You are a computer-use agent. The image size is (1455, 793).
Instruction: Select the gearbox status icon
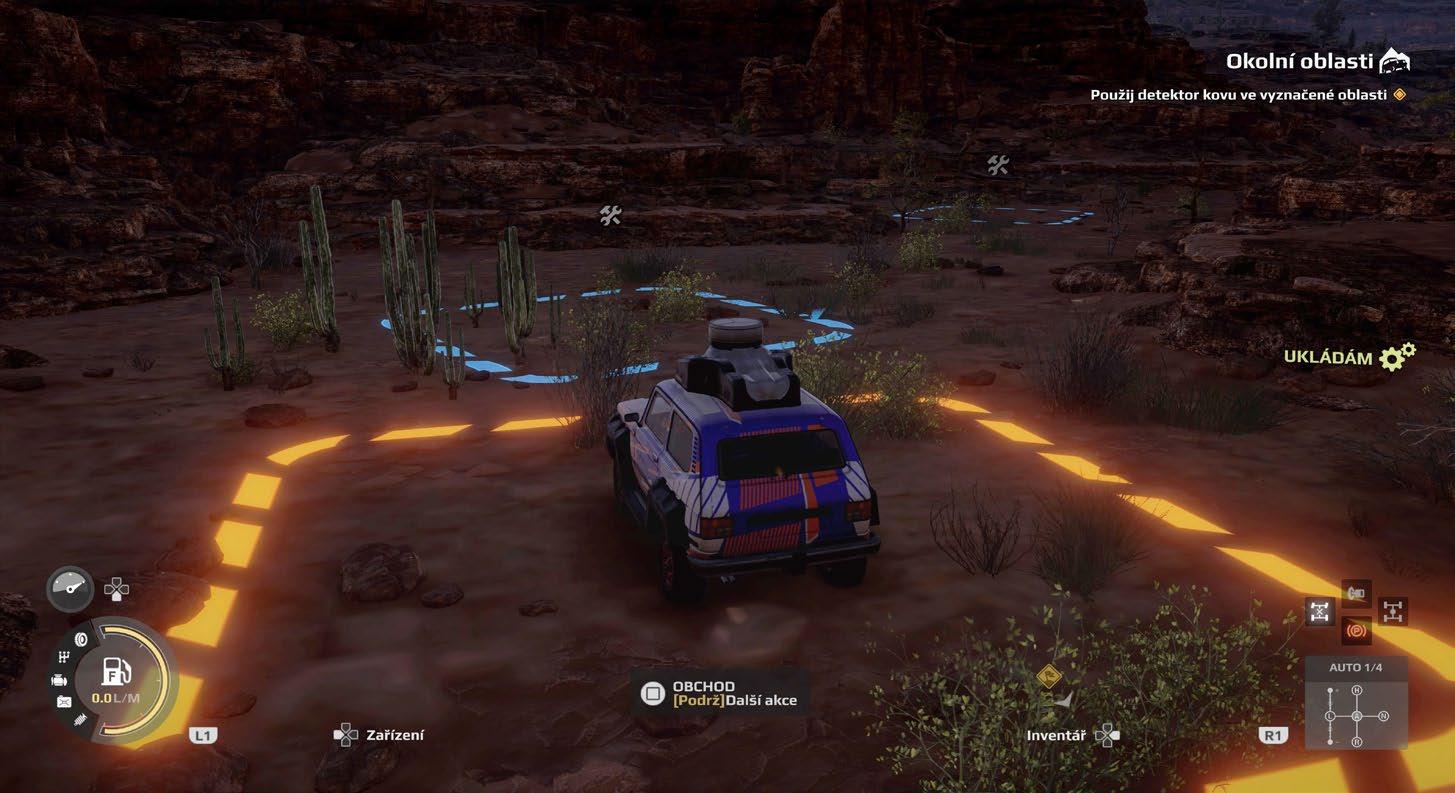pyautogui.click(x=65, y=657)
